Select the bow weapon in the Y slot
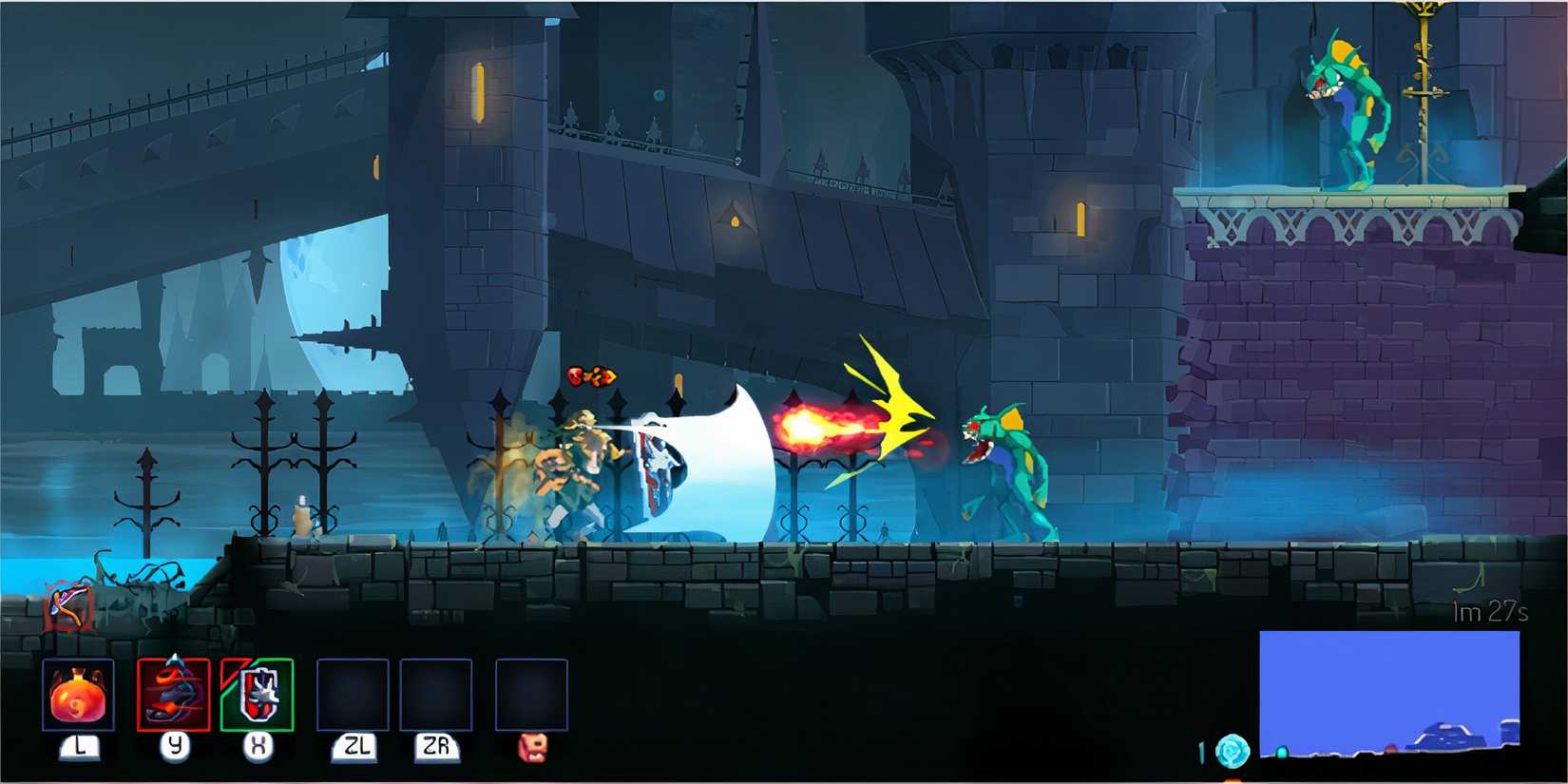Screen dimensions: 1568x784 point(173,694)
